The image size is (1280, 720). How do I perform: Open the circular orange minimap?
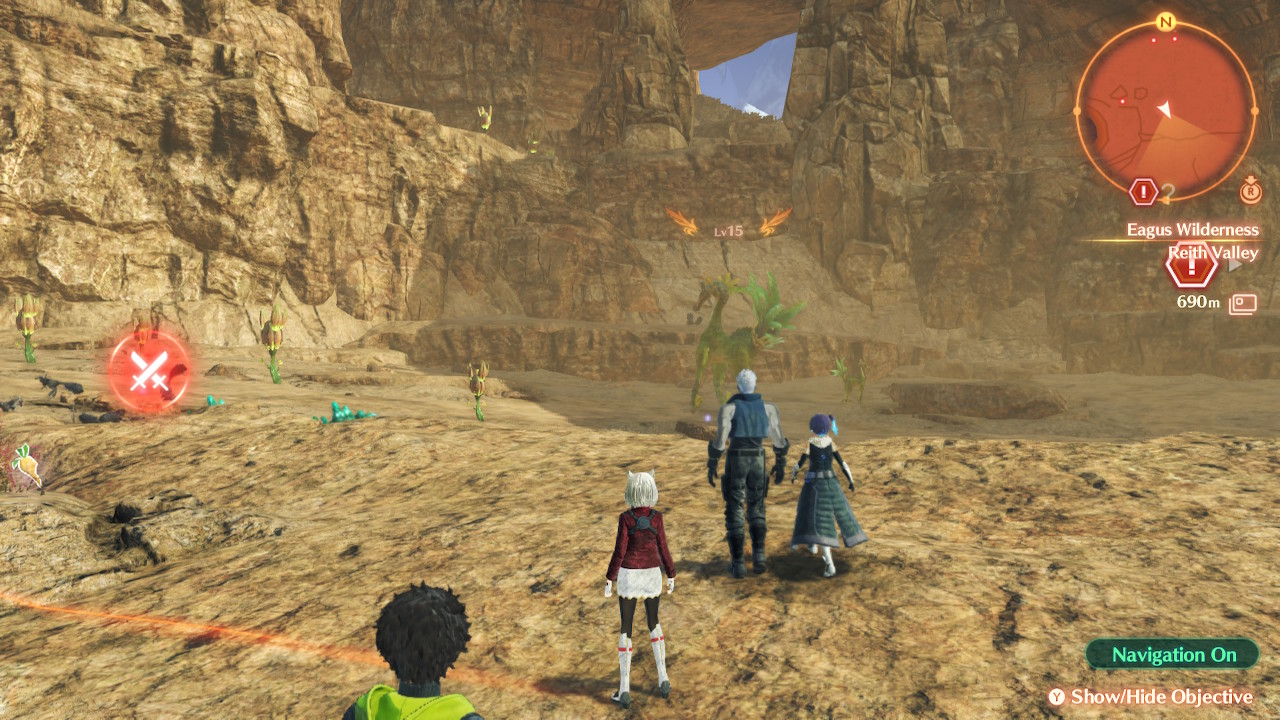point(1165,111)
